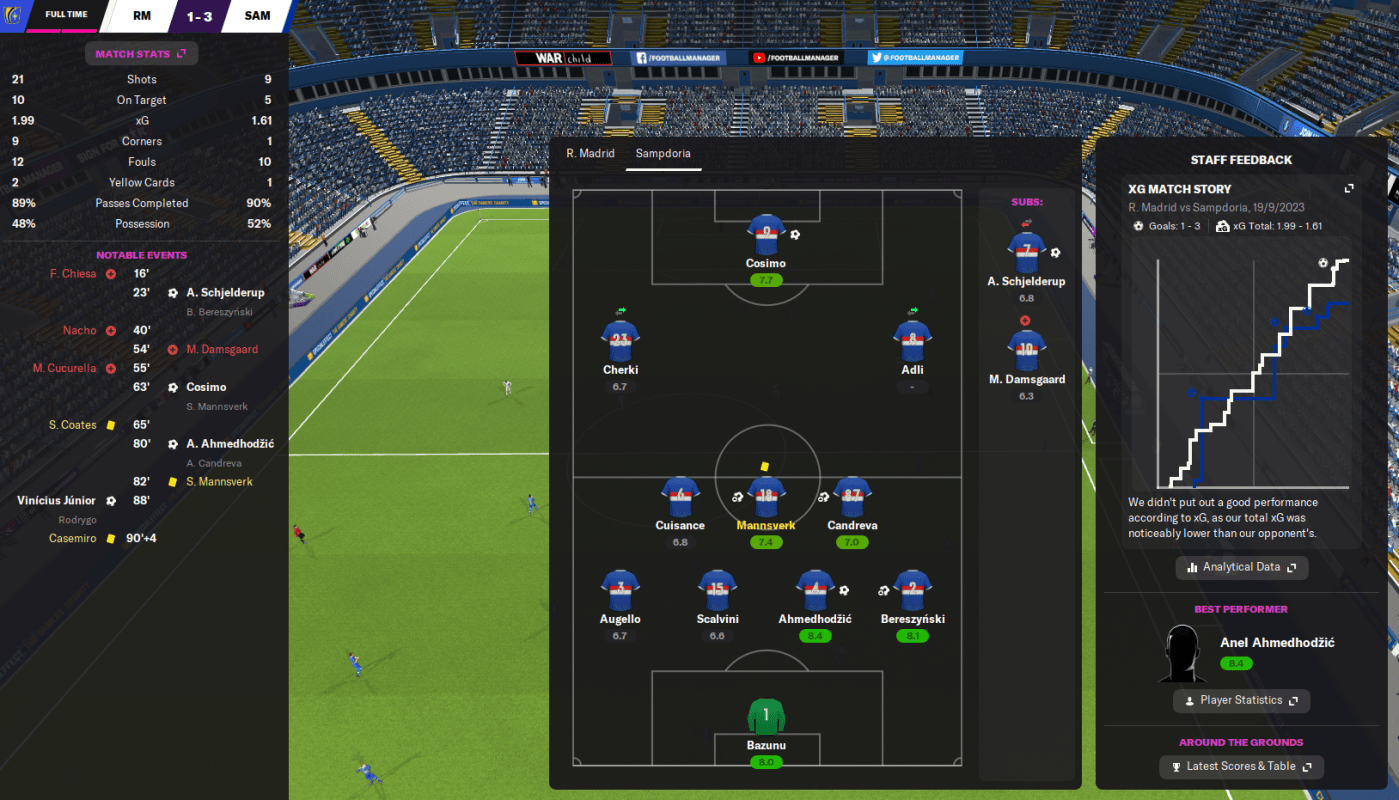Open Anel Ahmedhodžić's best performer profile

click(1276, 643)
